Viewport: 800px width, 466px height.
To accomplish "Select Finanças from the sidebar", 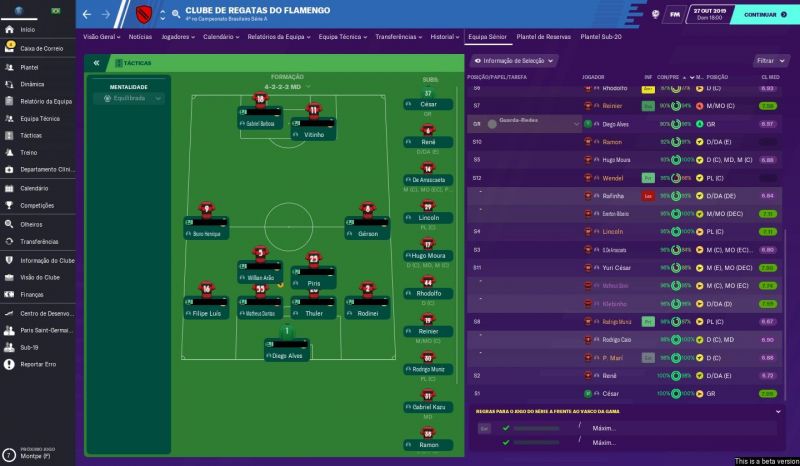I will (x=32, y=294).
